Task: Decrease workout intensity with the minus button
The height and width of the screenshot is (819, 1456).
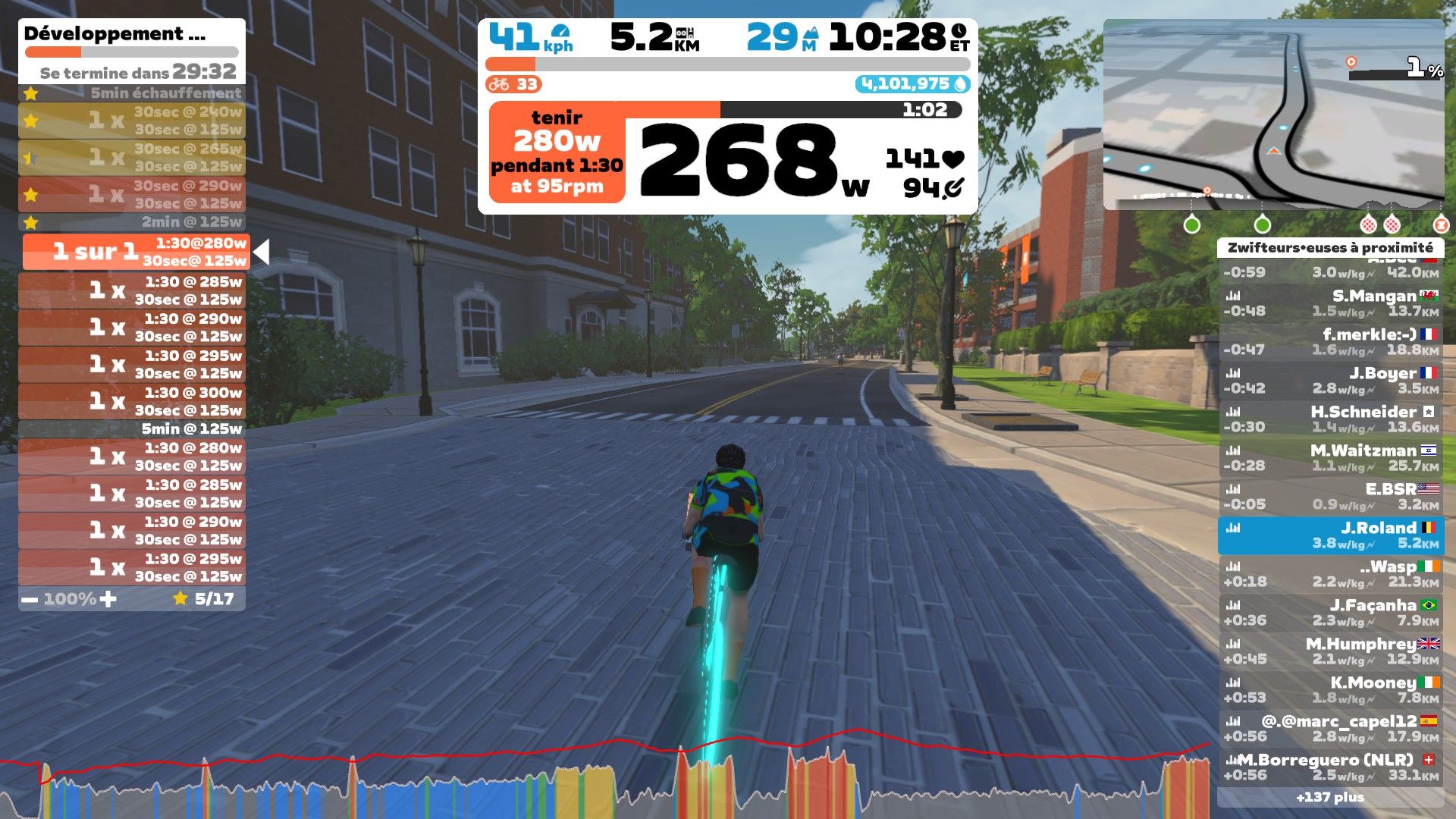Action: (29, 598)
